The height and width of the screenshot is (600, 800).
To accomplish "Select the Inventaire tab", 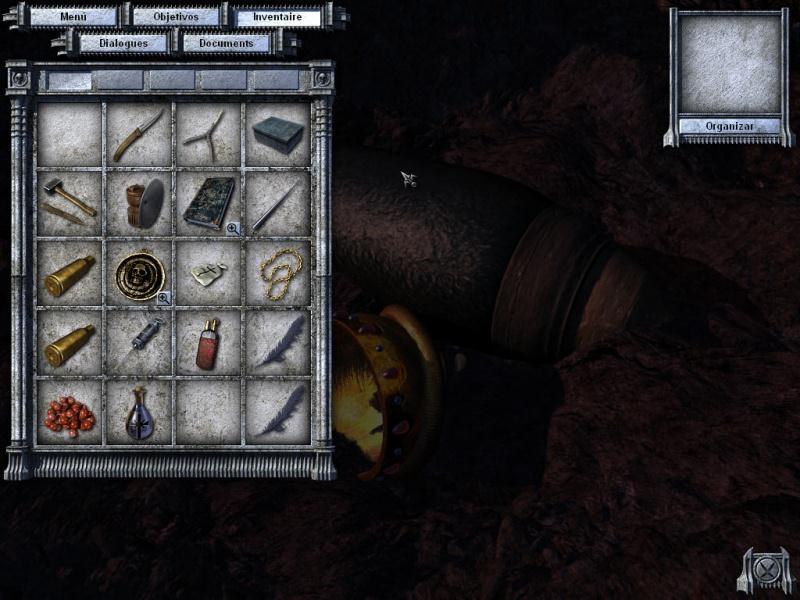I will pos(277,17).
